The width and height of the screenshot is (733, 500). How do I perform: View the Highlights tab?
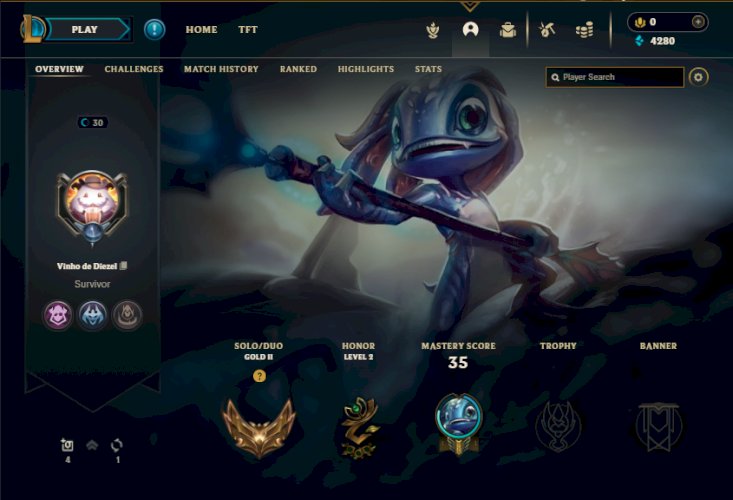pyautogui.click(x=366, y=70)
